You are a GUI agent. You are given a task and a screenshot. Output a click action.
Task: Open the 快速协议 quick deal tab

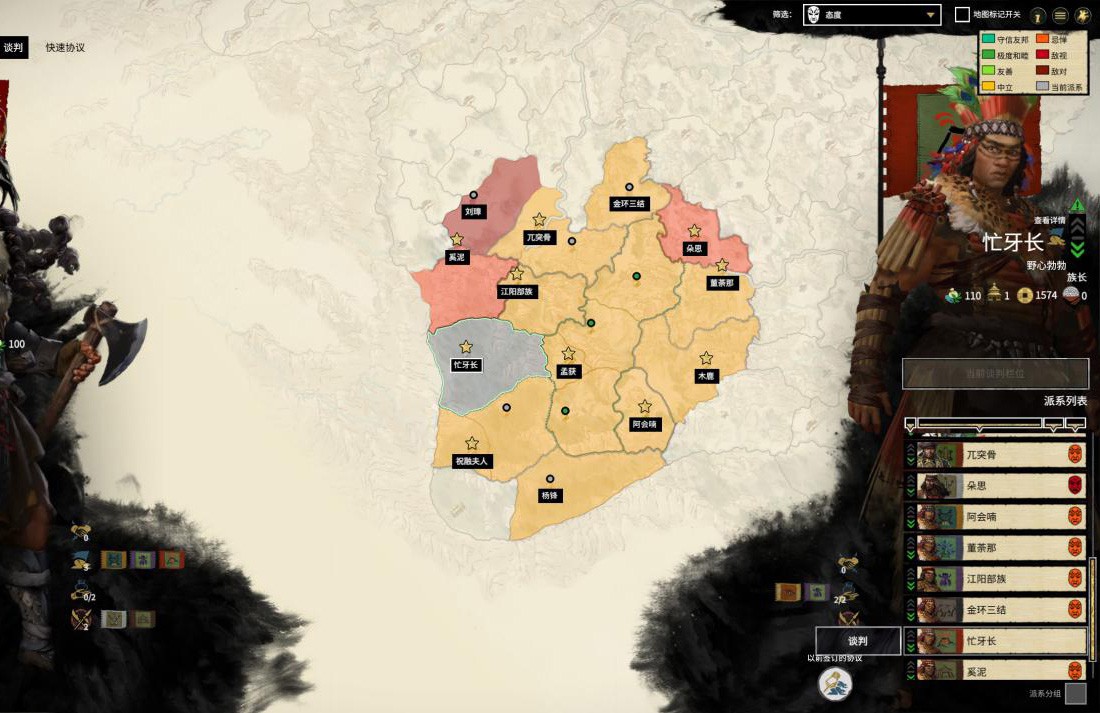coord(65,47)
